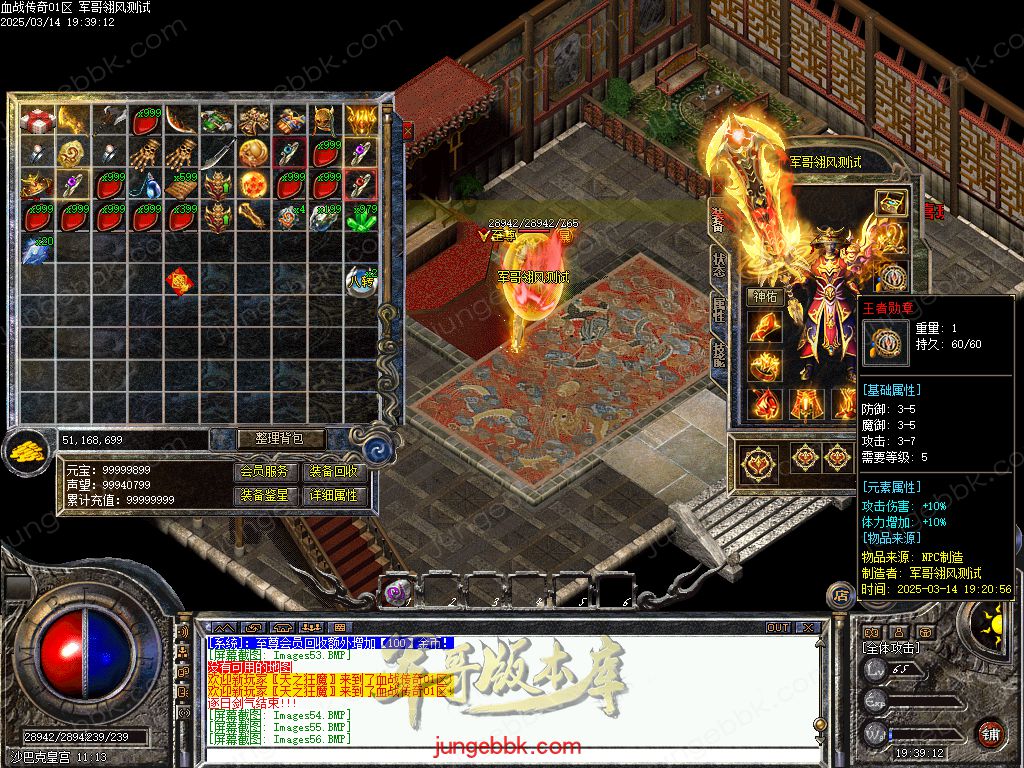Select the red envelope item in bag
Screen dimensions: 1024x768
[180, 282]
